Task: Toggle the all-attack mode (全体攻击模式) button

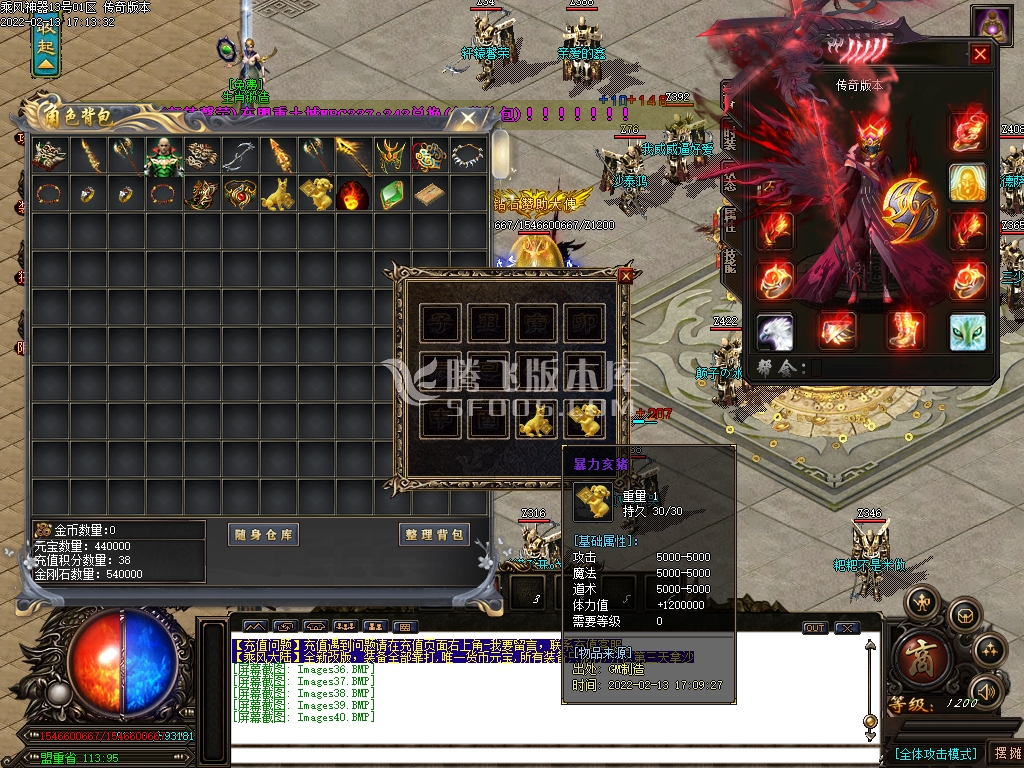Action: (x=935, y=753)
